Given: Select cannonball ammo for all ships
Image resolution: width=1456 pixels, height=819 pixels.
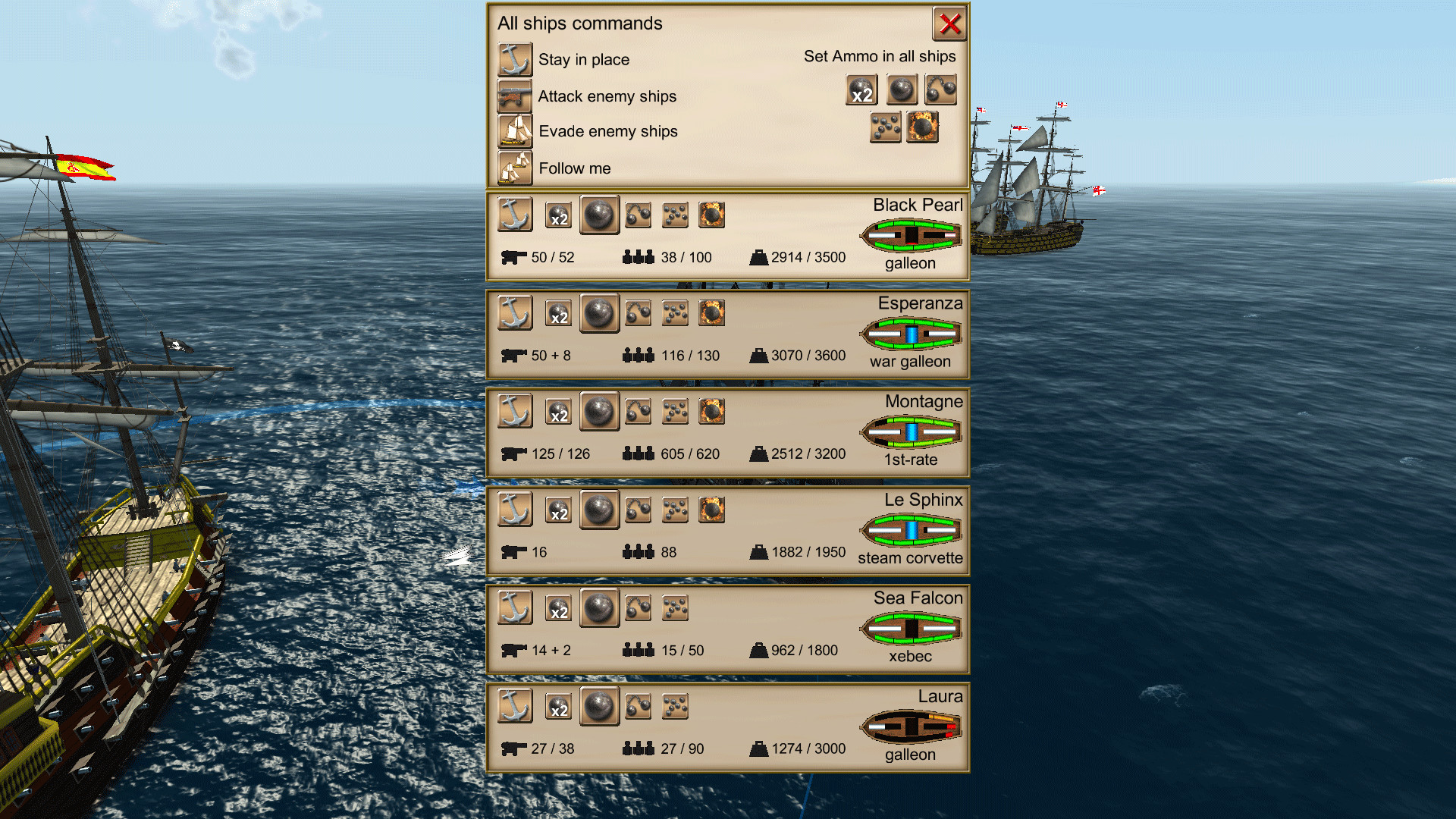Looking at the screenshot, I should [902, 89].
